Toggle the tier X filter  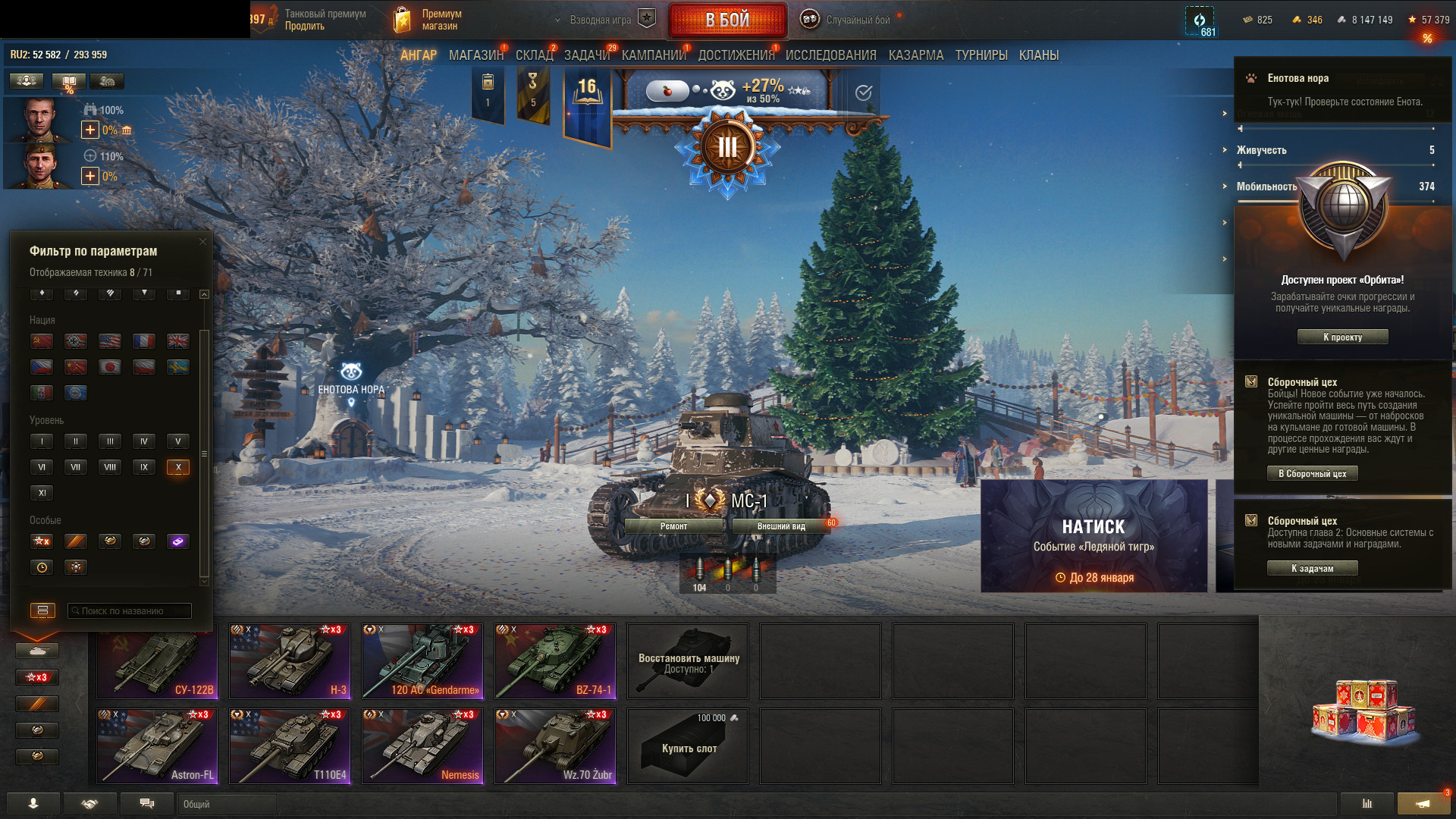[178, 467]
